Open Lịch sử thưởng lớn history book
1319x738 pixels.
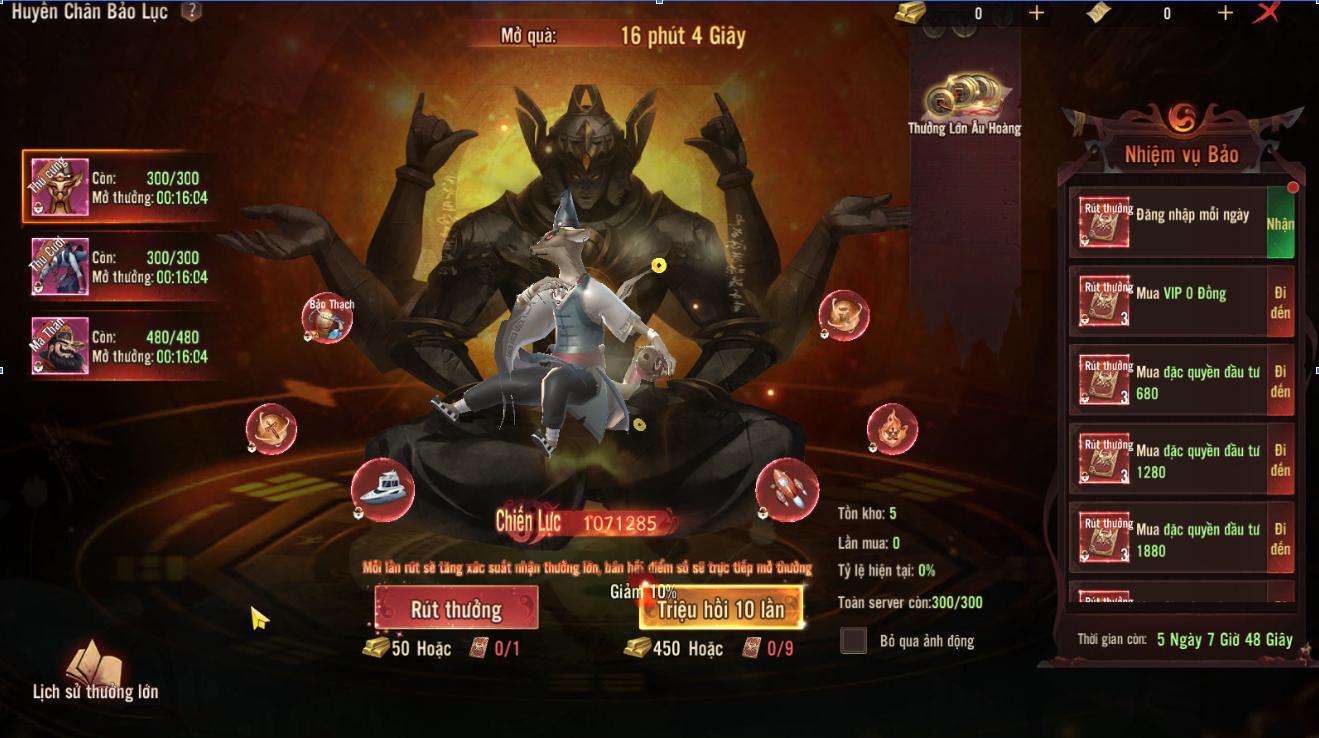coord(95,671)
